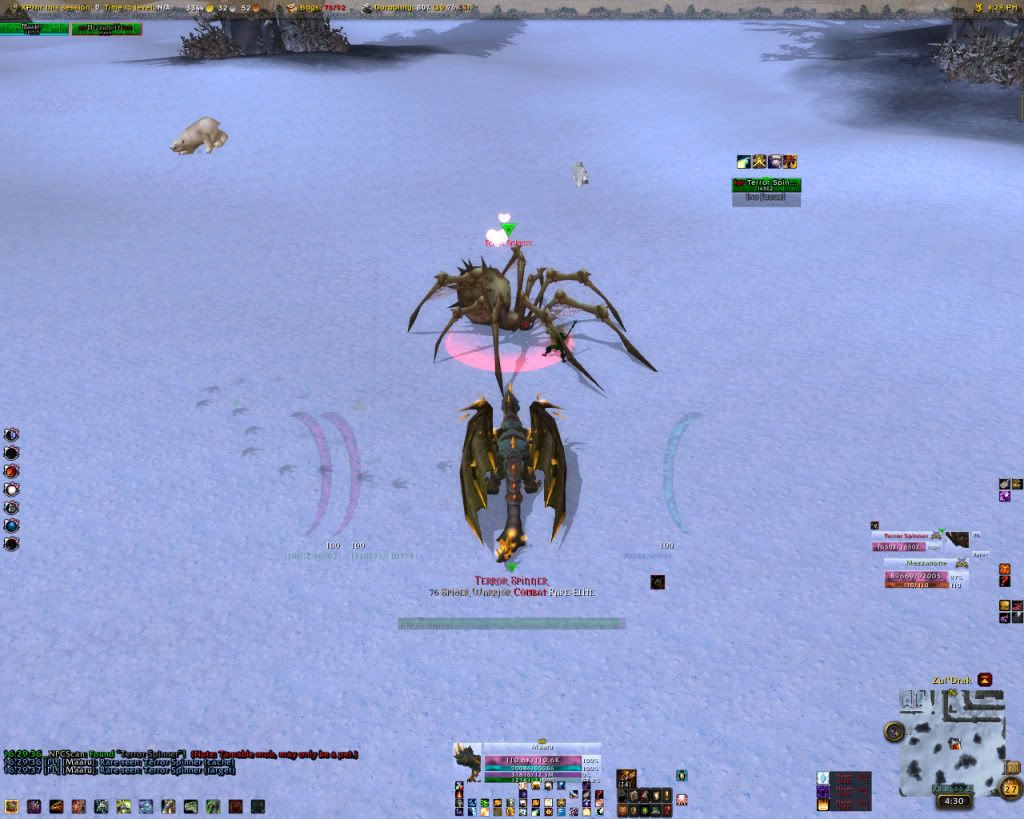1024x819 pixels.
Task: Select the blue crystal player row icon
Action: [823, 778]
